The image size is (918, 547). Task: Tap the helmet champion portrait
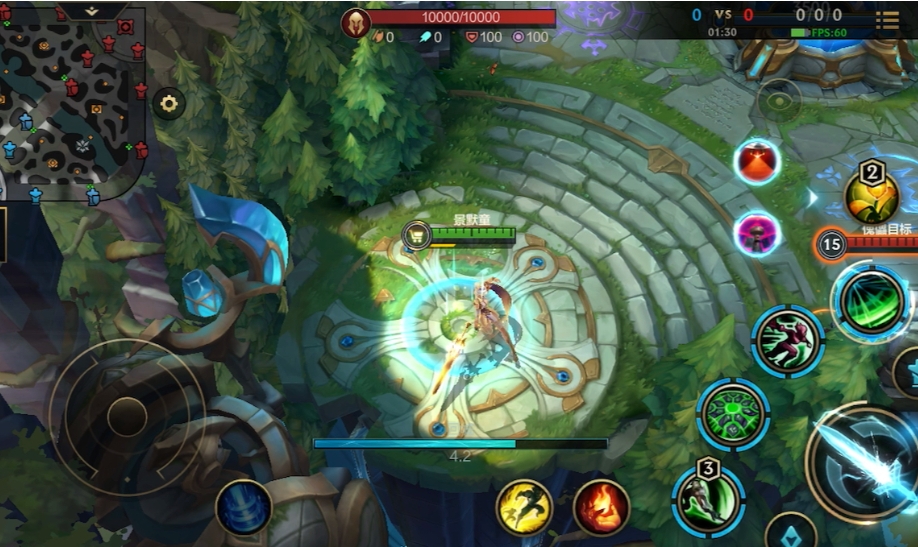coord(355,22)
